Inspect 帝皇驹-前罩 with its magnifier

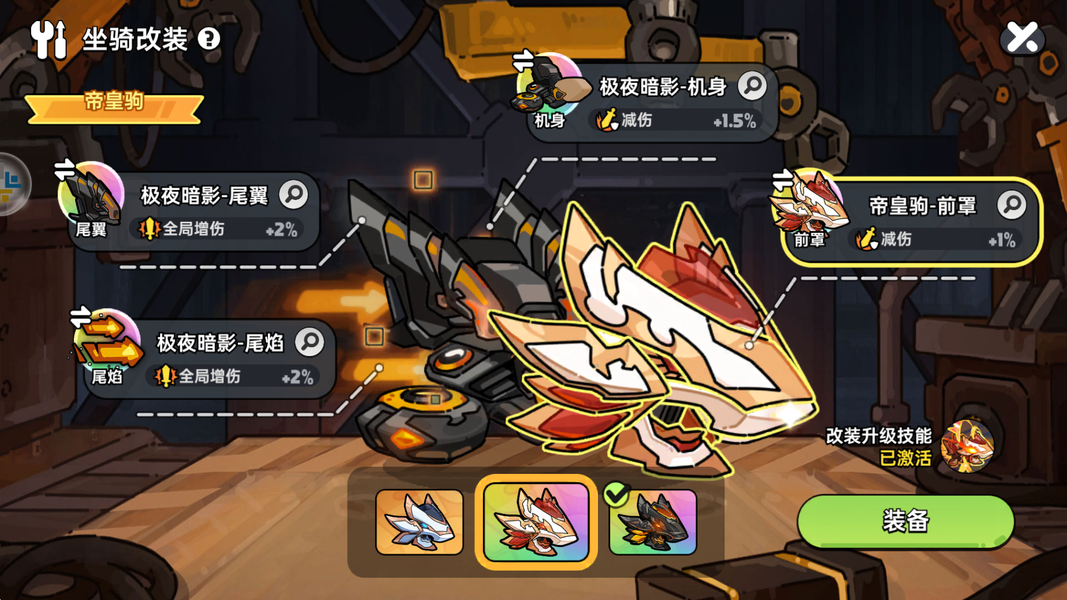[1011, 205]
